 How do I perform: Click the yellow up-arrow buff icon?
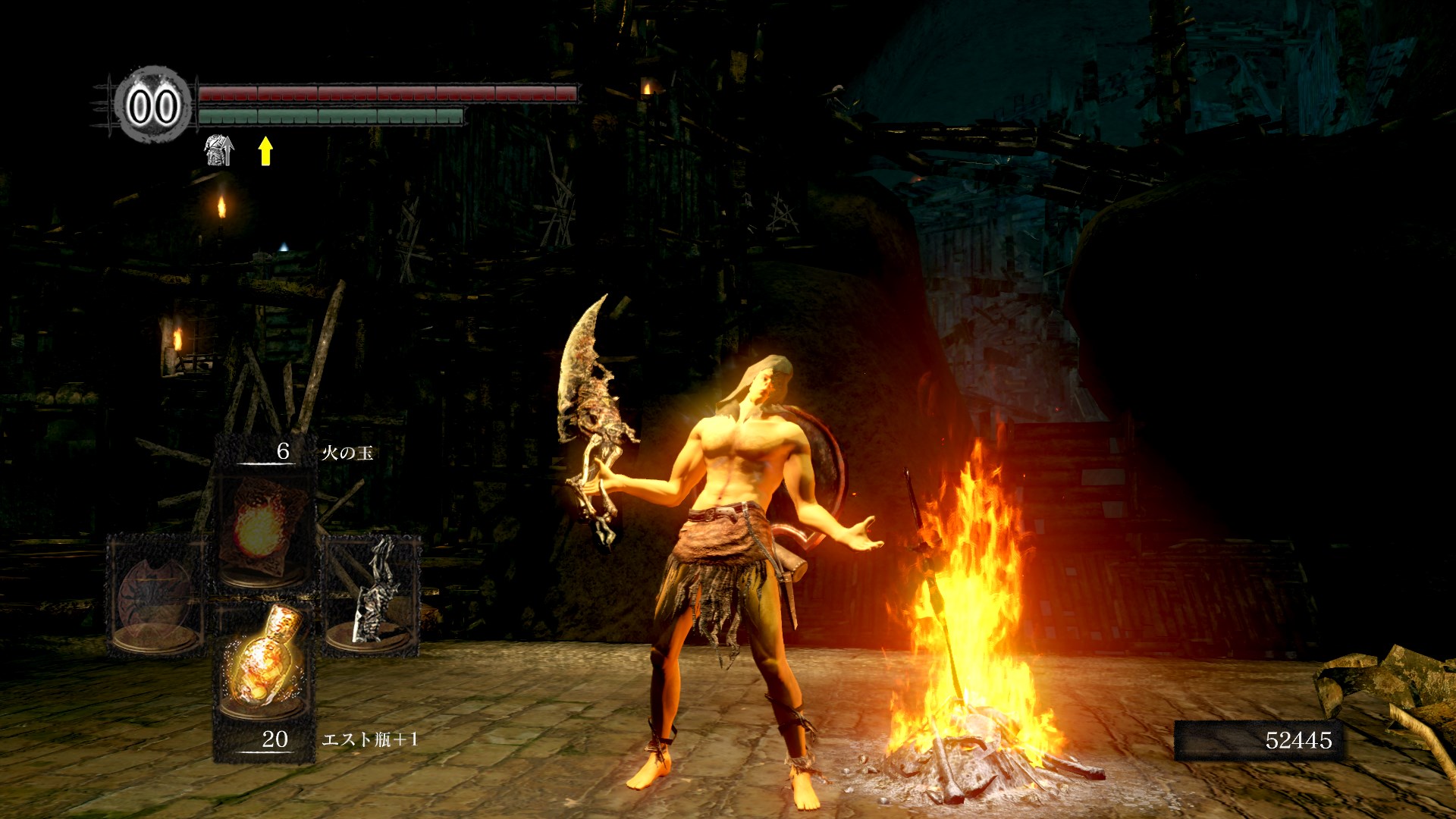(265, 150)
